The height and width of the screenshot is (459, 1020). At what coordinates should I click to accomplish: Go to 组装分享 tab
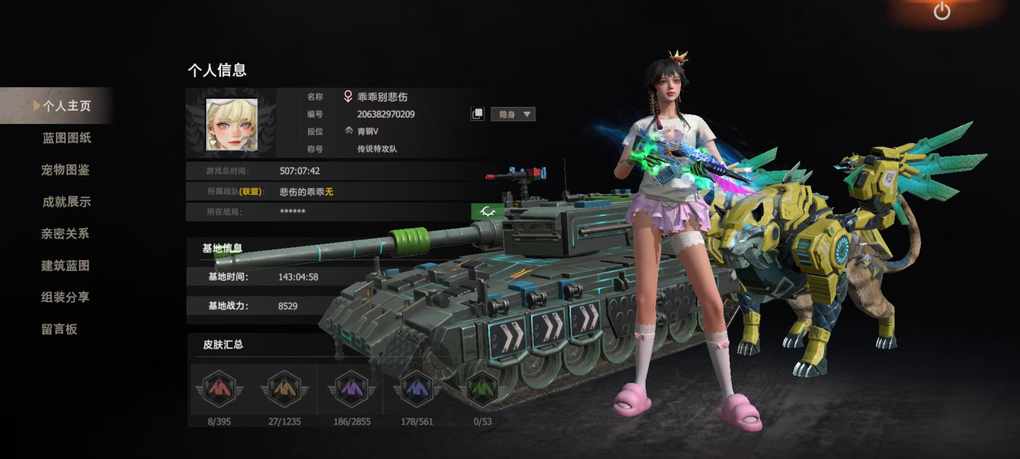[x=66, y=298]
